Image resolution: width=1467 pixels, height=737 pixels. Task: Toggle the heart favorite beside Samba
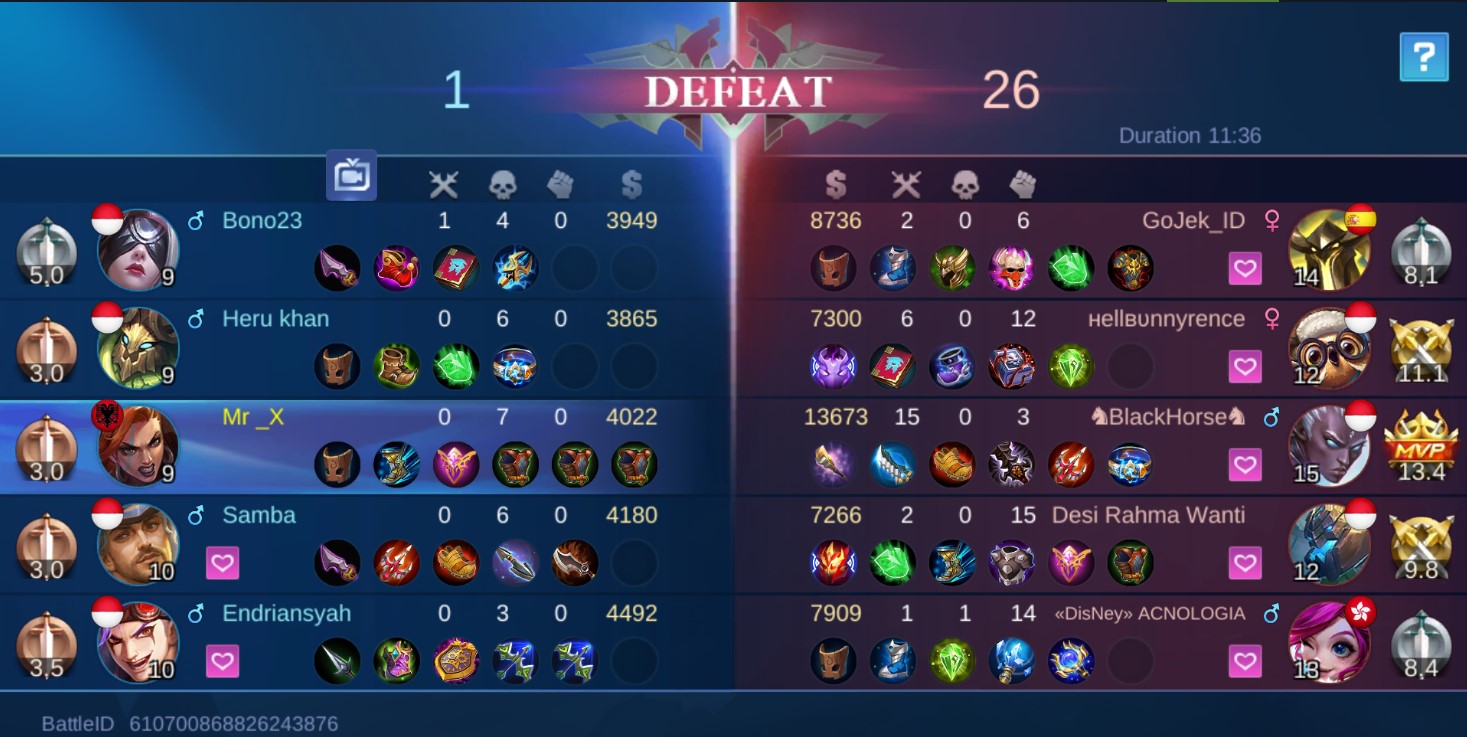pyautogui.click(x=222, y=563)
